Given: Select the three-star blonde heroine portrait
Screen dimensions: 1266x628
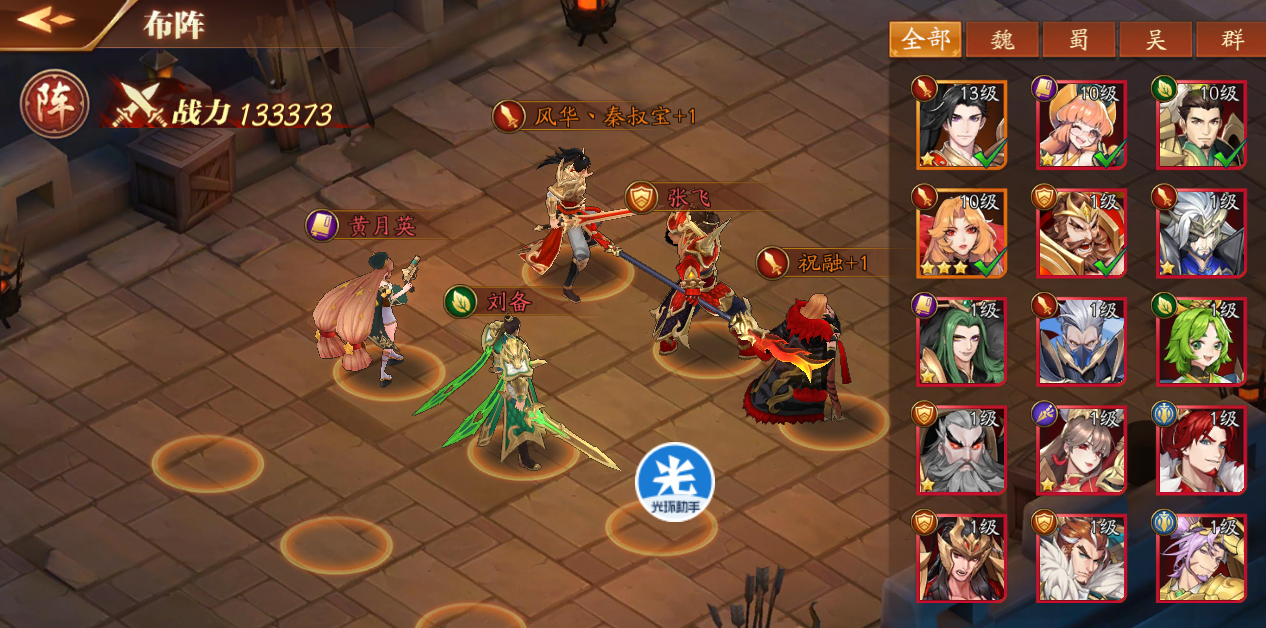Looking at the screenshot, I should [x=961, y=233].
